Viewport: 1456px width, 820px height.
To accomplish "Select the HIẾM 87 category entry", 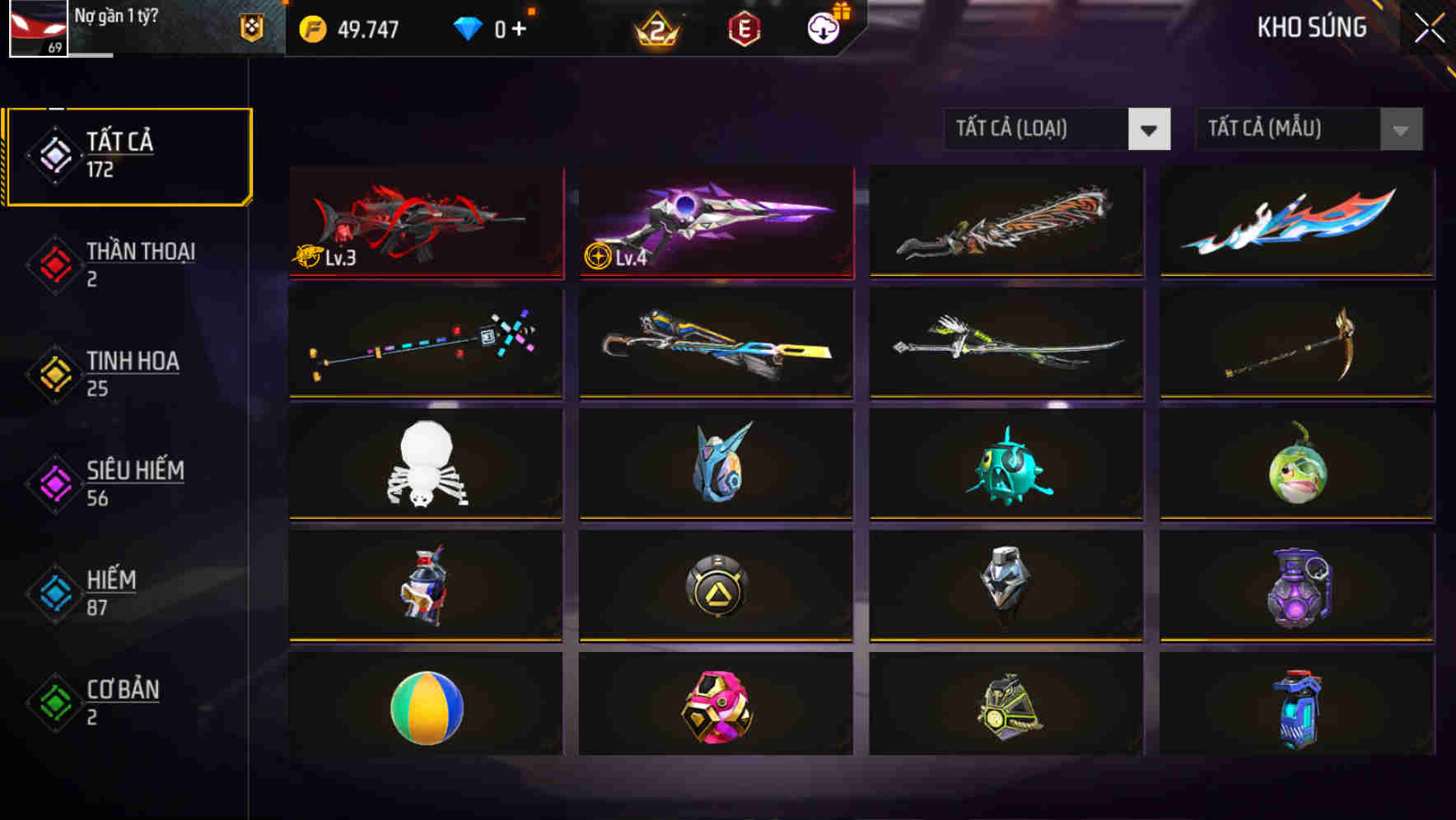I will [111, 594].
